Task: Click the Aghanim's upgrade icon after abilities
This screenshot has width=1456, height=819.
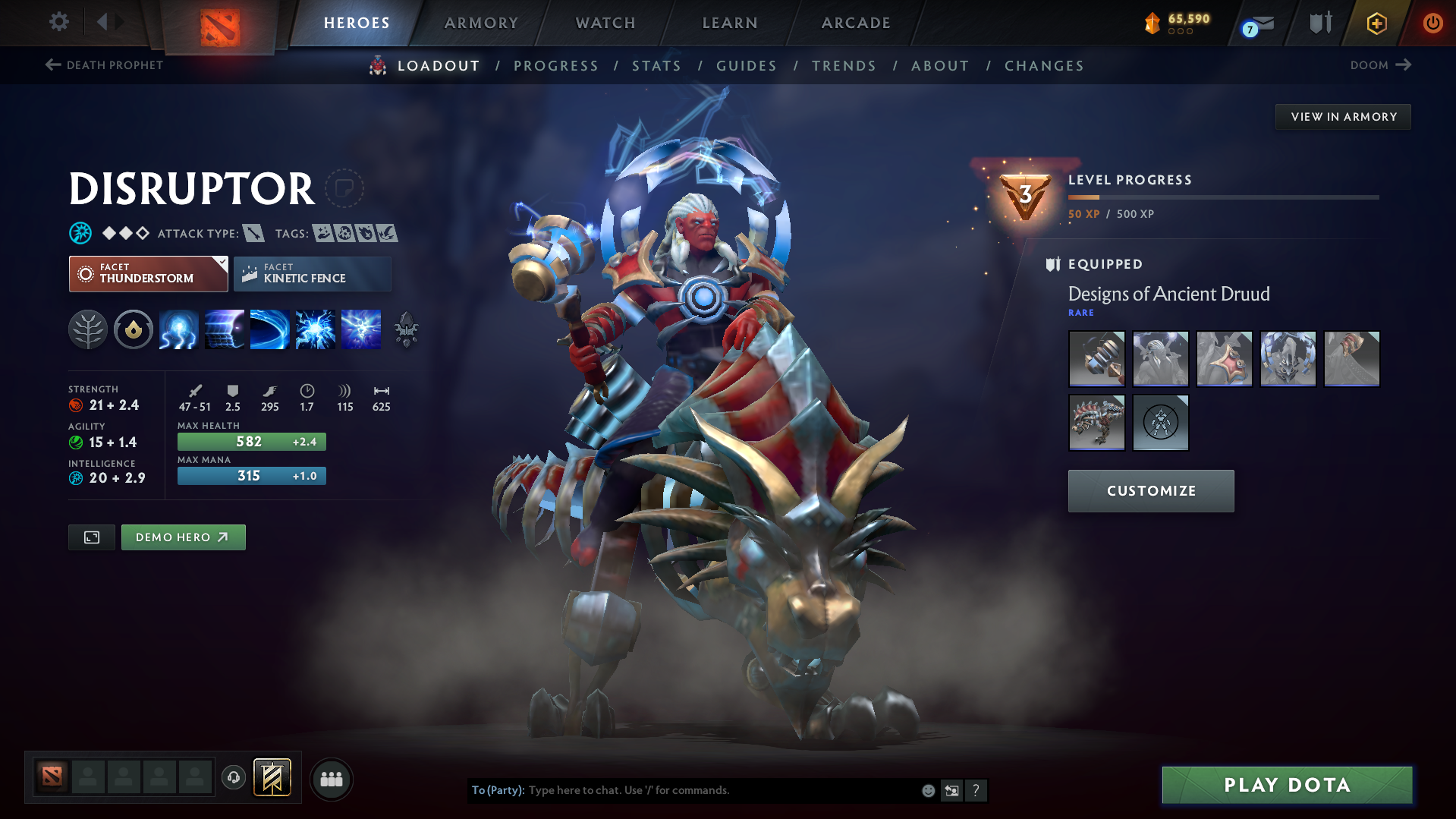Action: 406,329
